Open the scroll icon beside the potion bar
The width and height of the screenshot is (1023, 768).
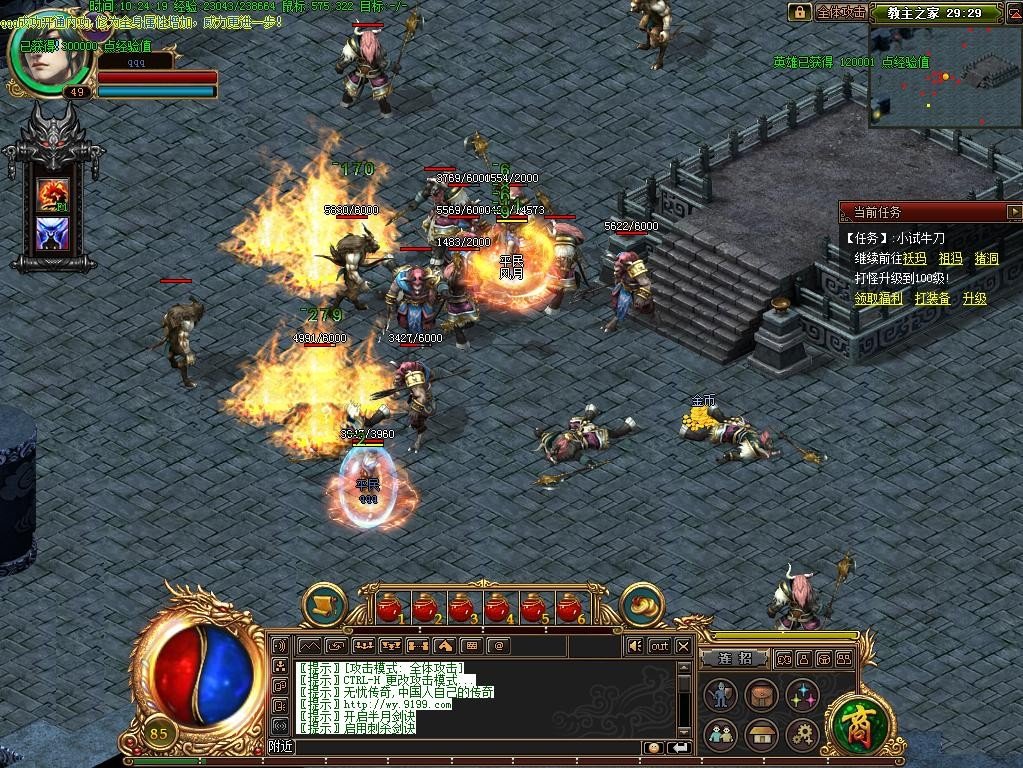(324, 603)
